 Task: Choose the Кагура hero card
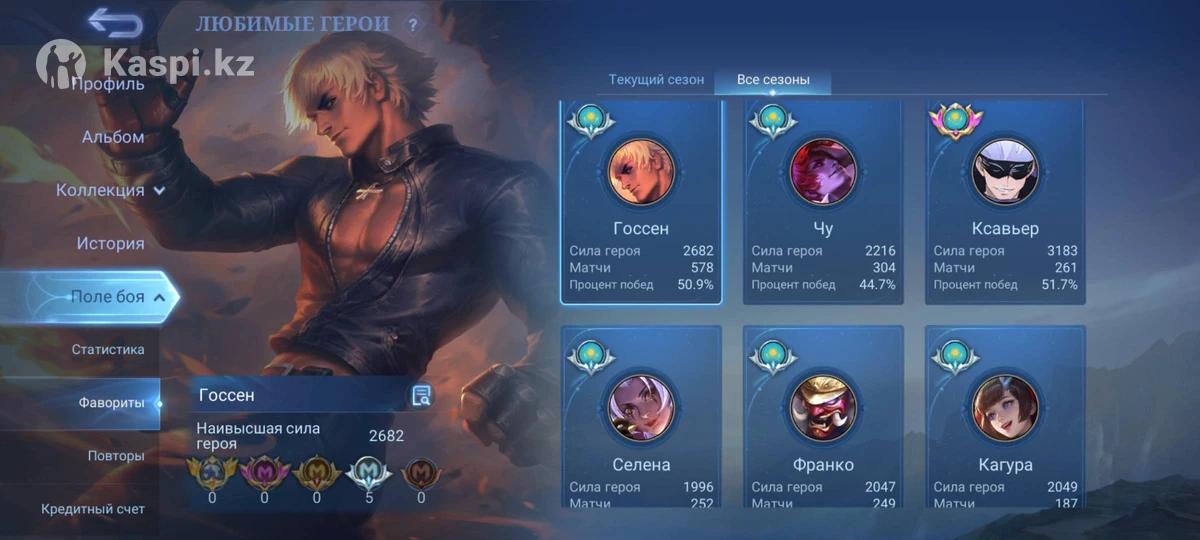[x=1005, y=418]
